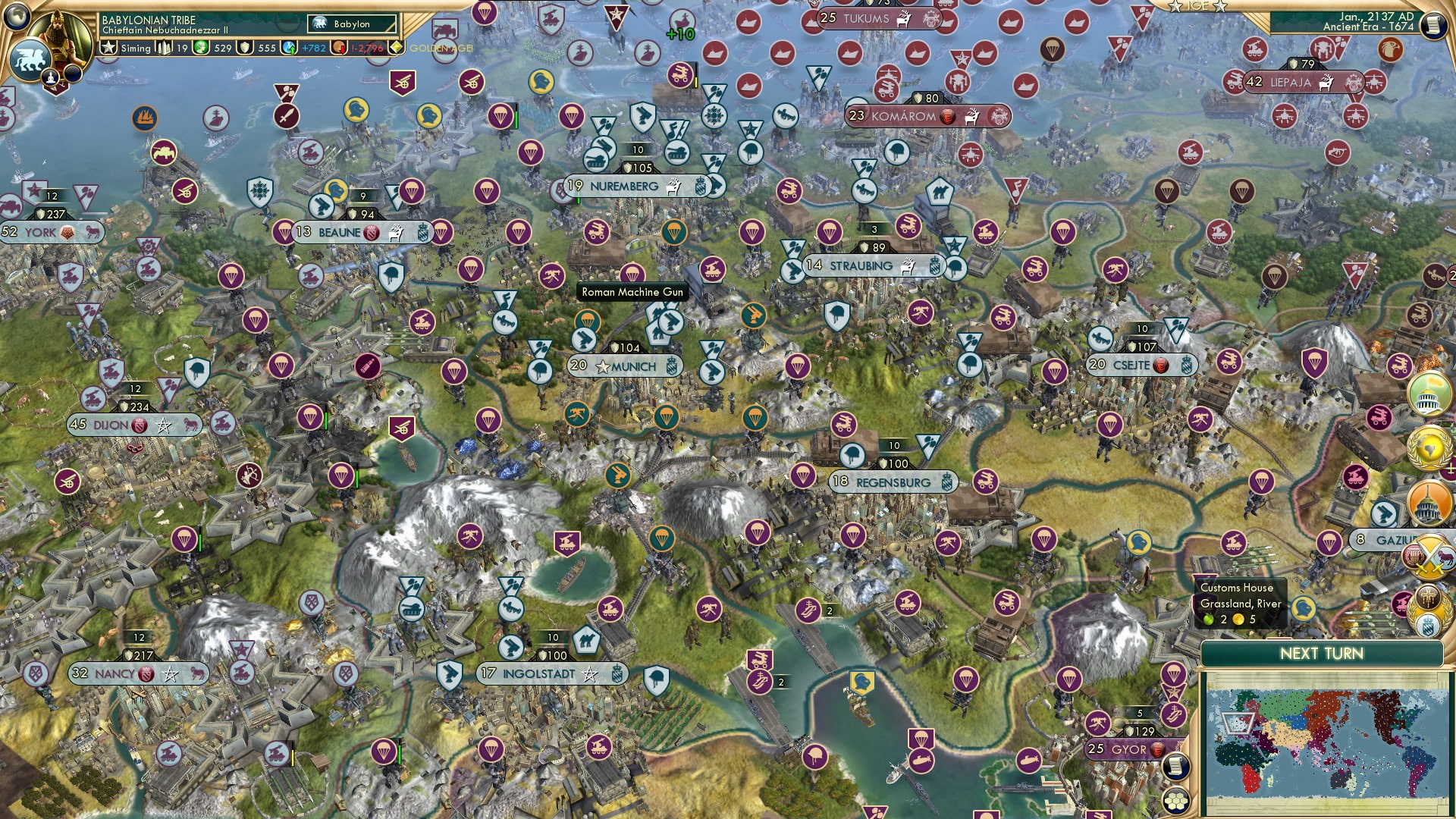Click the Golden Age diamond icon
This screenshot has width=1456, height=819.
tap(396, 47)
